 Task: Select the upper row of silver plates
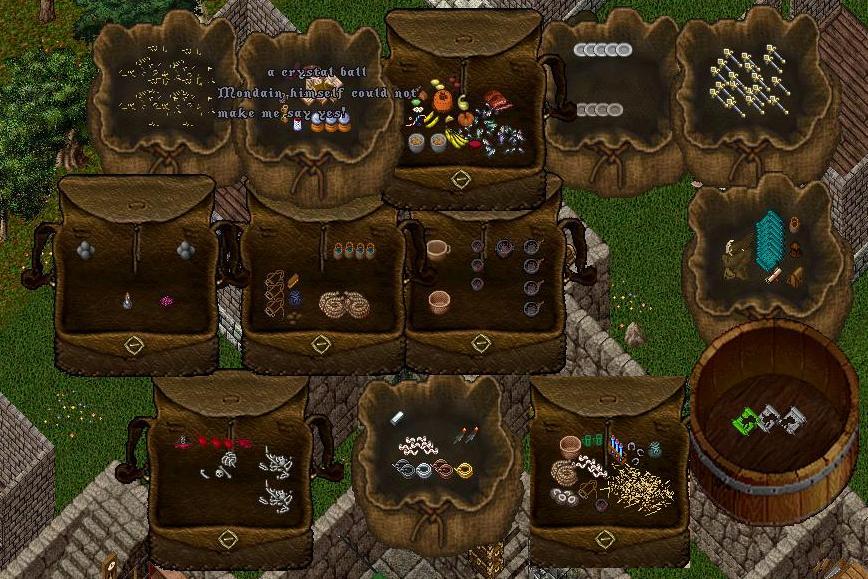(602, 50)
